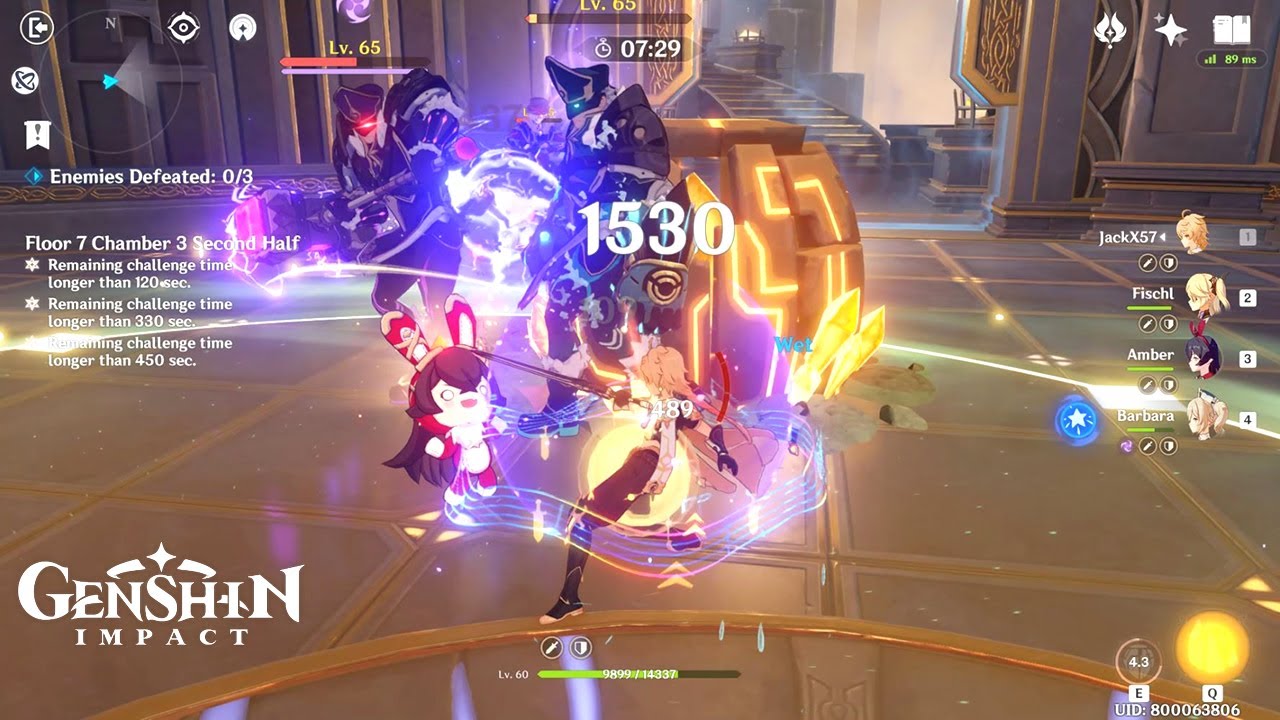Click the round arch icon beside the eye
Image resolution: width=1280 pixels, height=720 pixels.
[242, 28]
